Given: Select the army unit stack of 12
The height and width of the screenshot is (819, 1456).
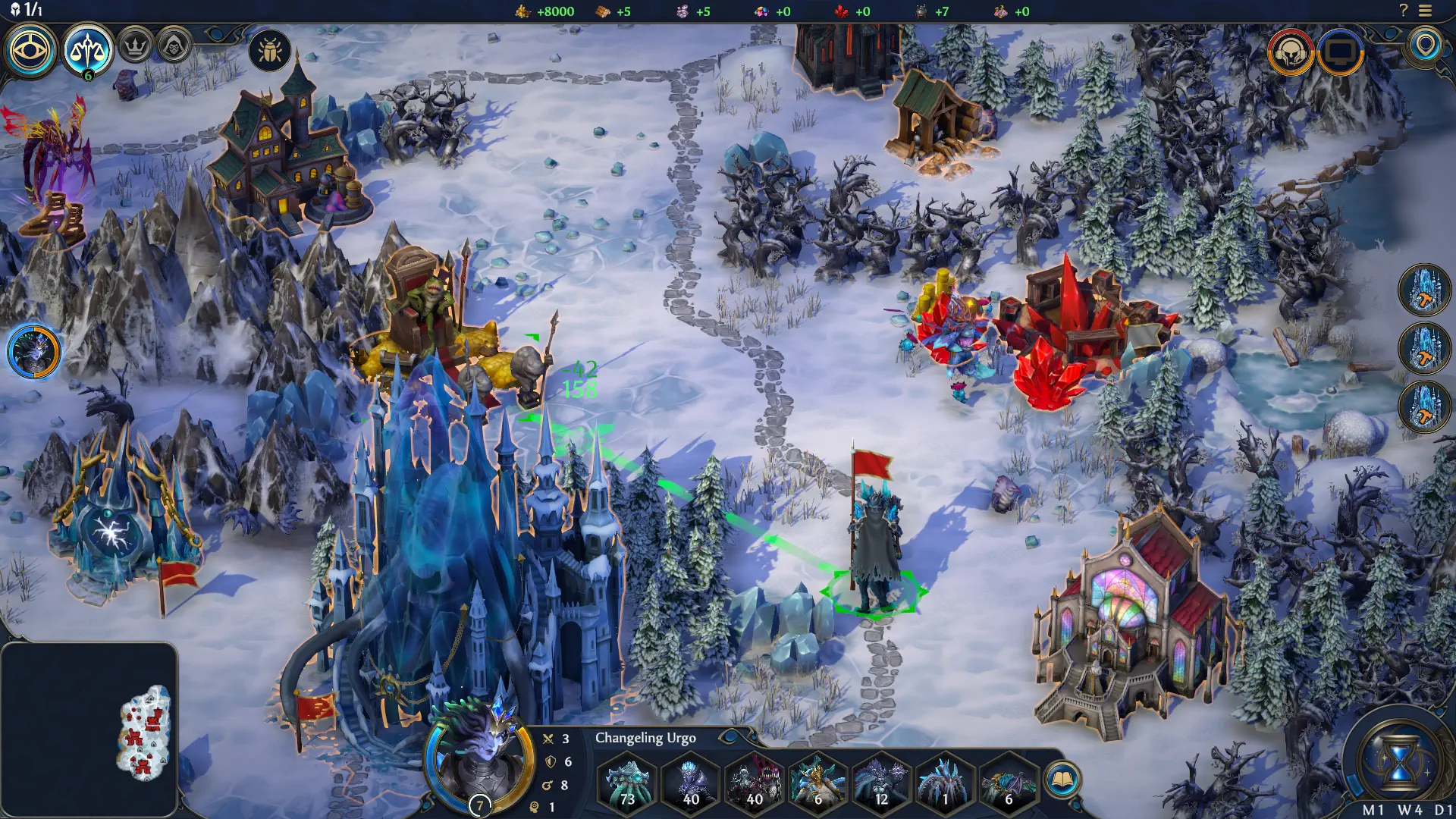Looking at the screenshot, I should [x=881, y=782].
